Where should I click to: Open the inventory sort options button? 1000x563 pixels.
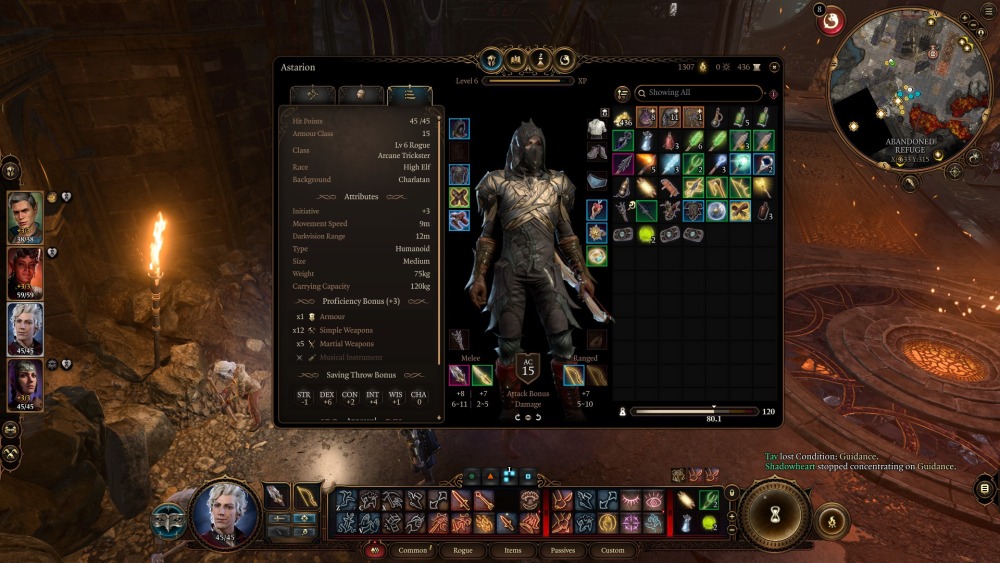tap(622, 93)
